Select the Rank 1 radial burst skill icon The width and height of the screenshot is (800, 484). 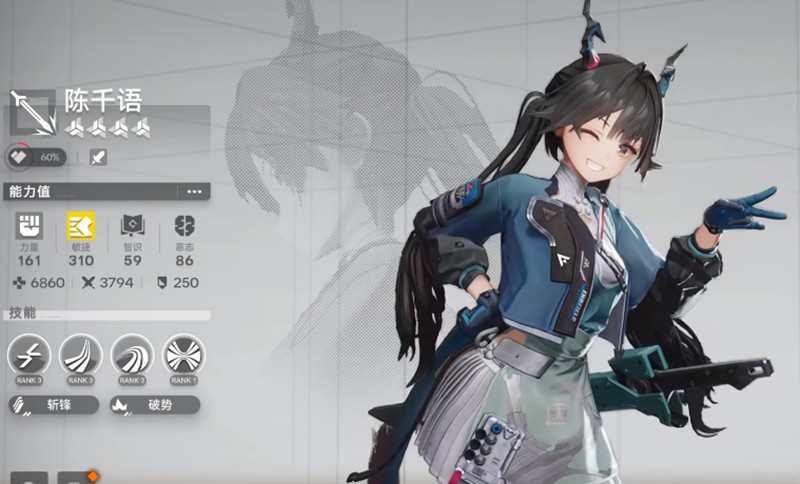point(183,354)
